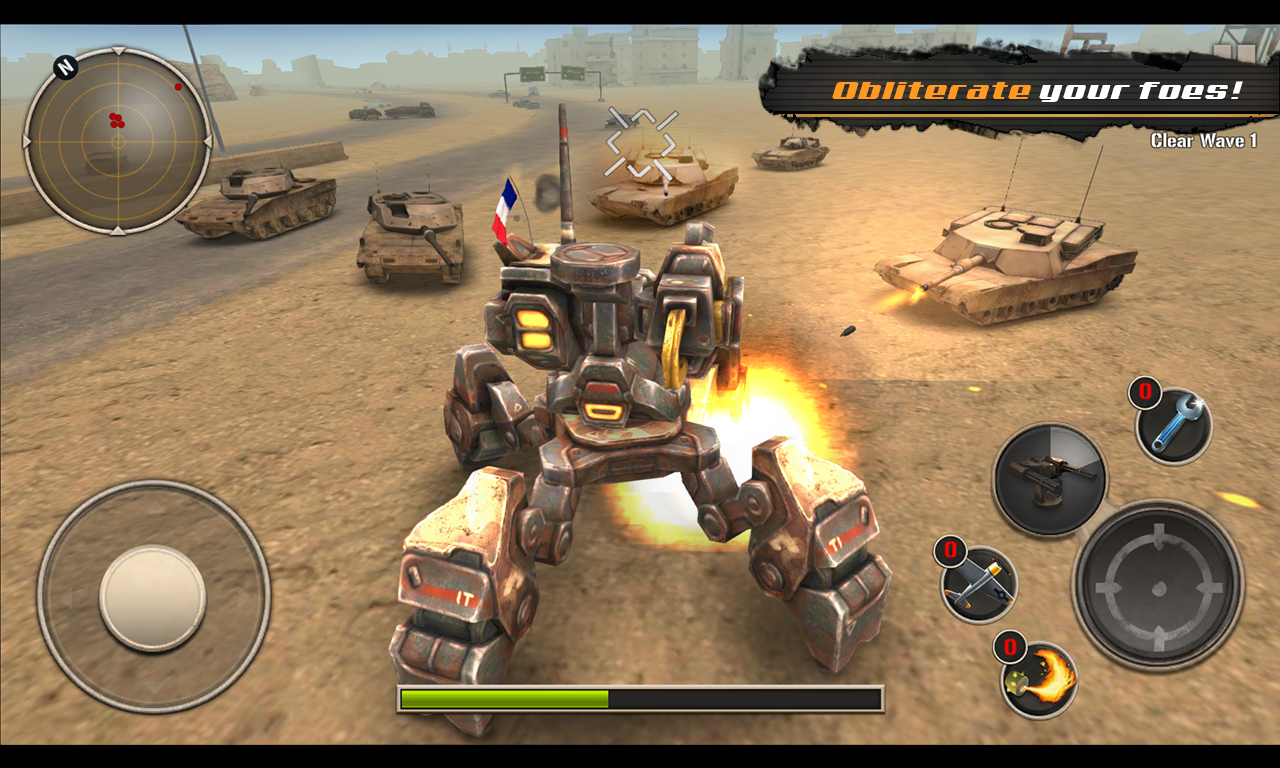
Task: Tap the red enemy blips on the radar
Action: click(x=118, y=120)
